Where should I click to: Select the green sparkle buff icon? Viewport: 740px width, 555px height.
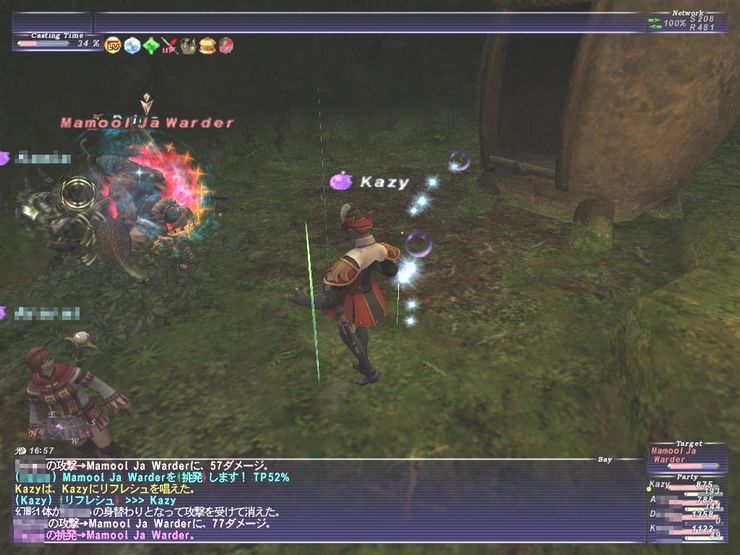pyautogui.click(x=151, y=45)
